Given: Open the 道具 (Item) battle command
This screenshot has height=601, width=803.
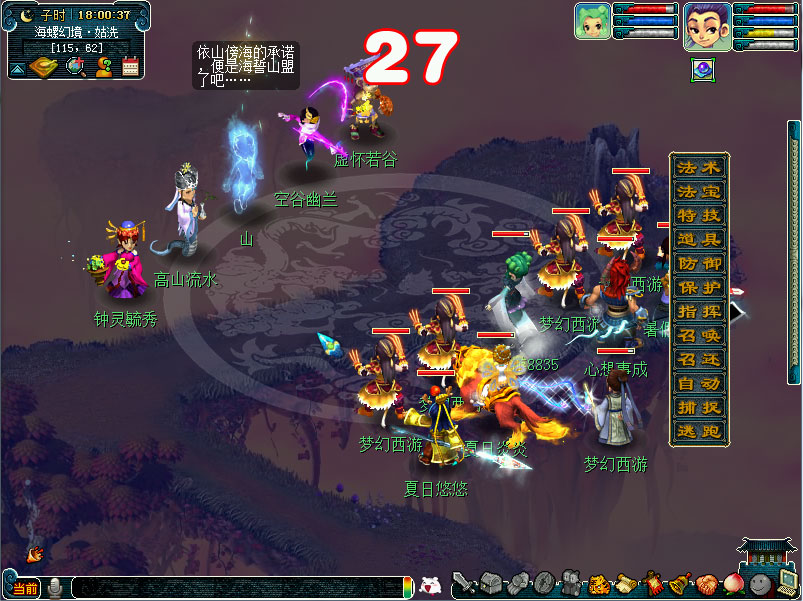Looking at the screenshot, I should 698,239.
